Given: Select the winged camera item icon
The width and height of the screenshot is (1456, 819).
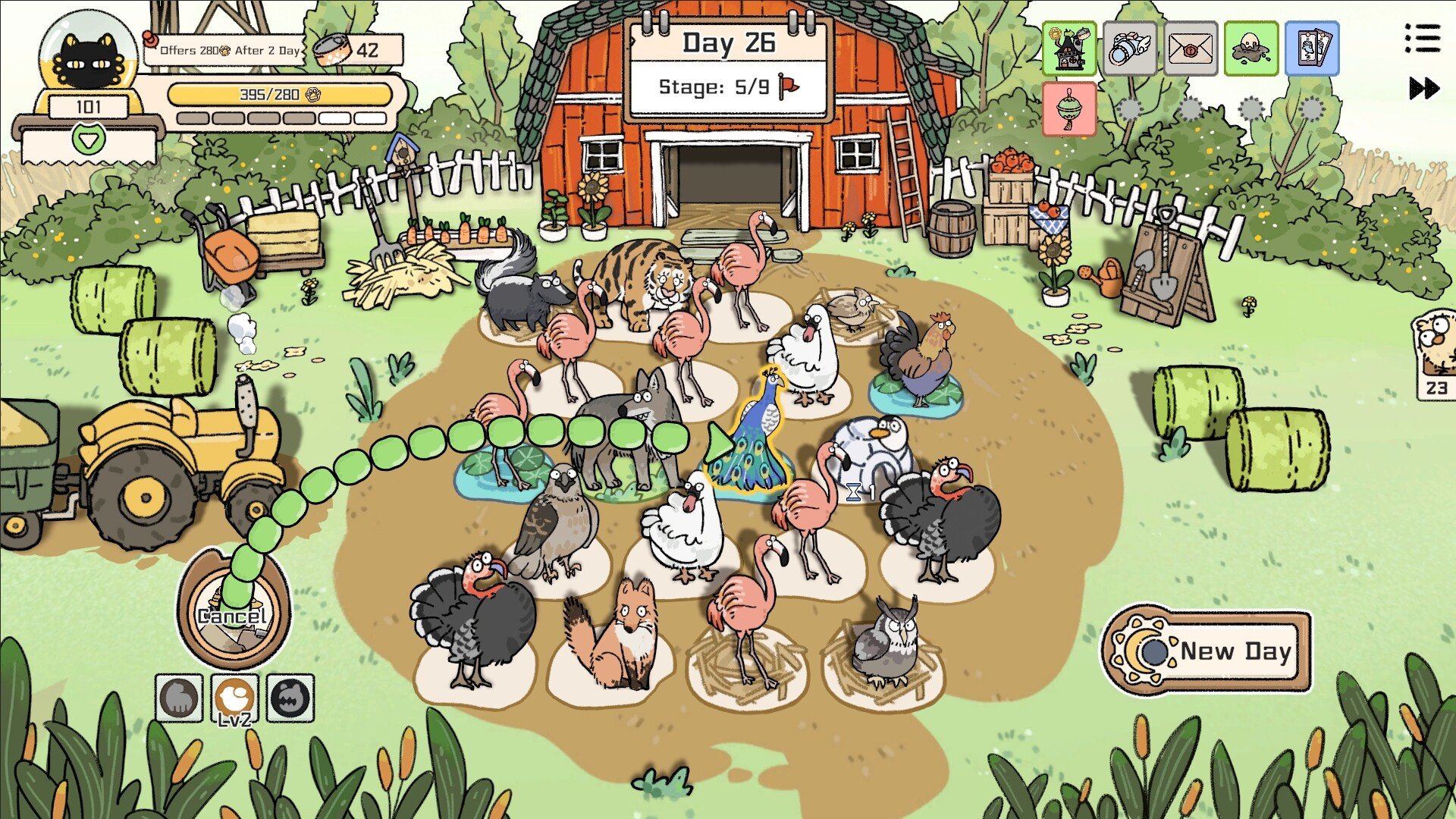Looking at the screenshot, I should pyautogui.click(x=1129, y=49).
